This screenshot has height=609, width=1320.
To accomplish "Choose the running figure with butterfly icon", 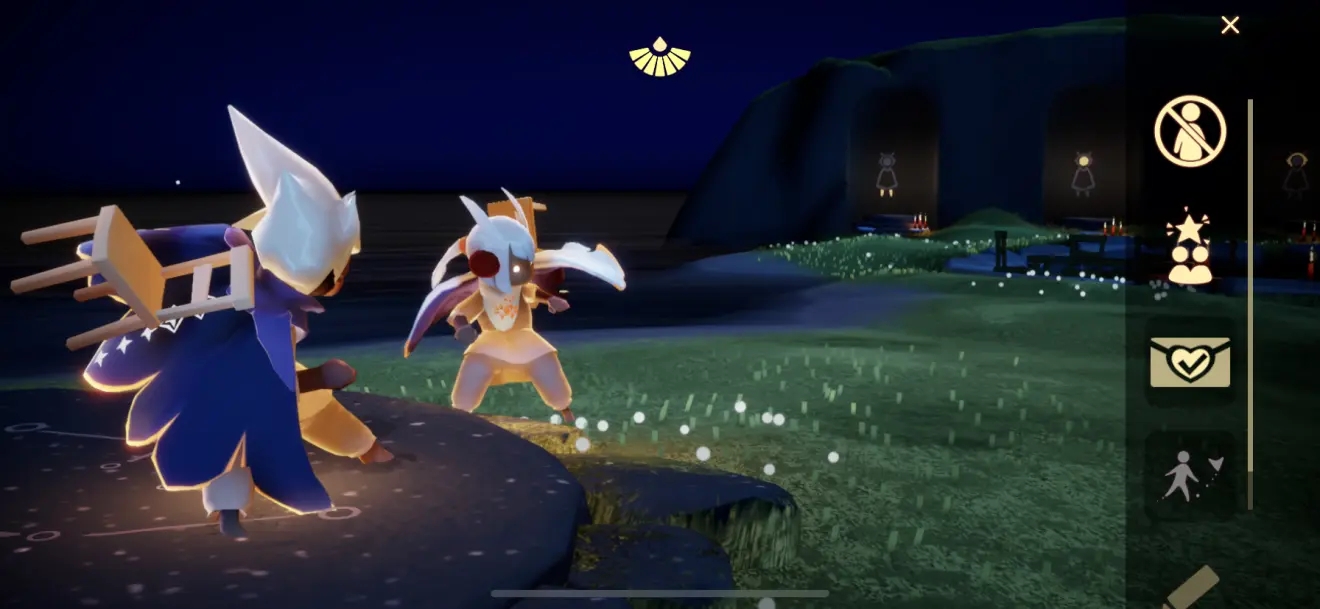I will coord(1188,475).
